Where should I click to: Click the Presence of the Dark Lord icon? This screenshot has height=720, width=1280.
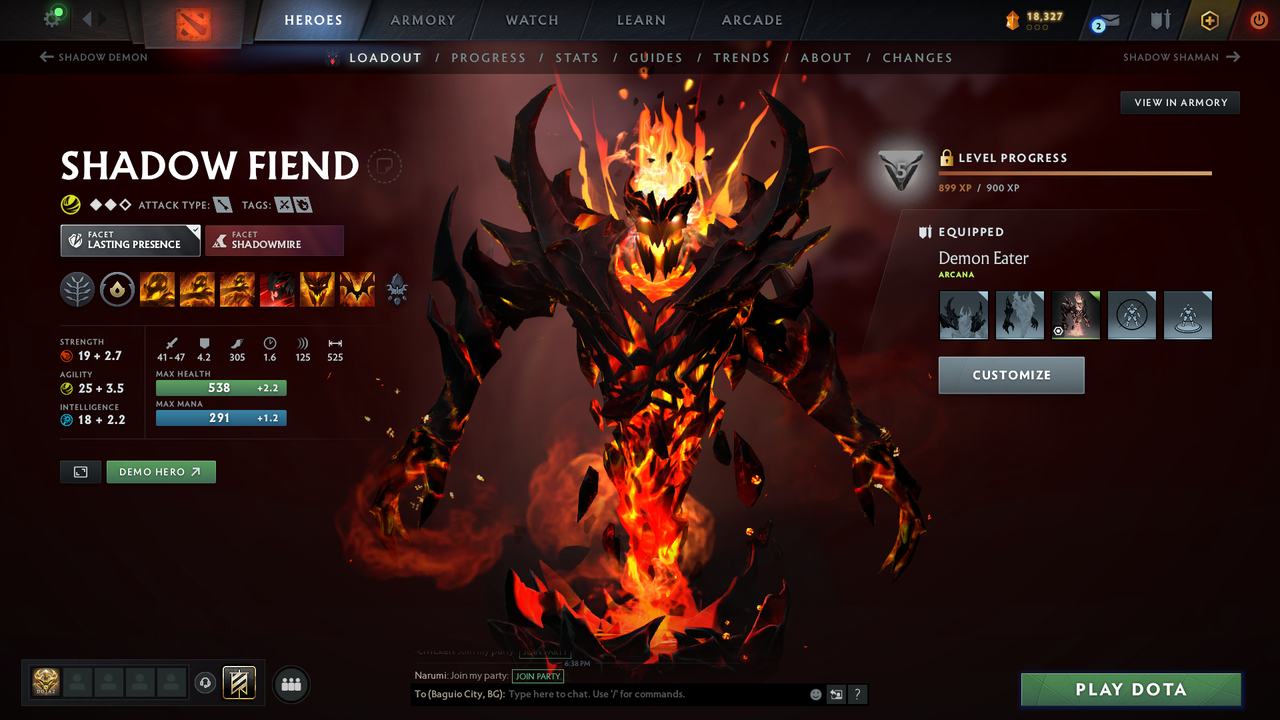[x=317, y=289]
